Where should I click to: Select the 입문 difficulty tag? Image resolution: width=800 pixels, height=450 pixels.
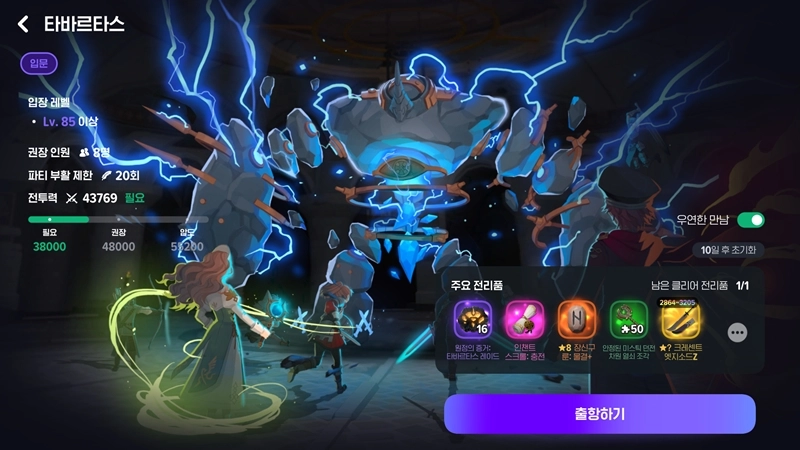point(39,64)
